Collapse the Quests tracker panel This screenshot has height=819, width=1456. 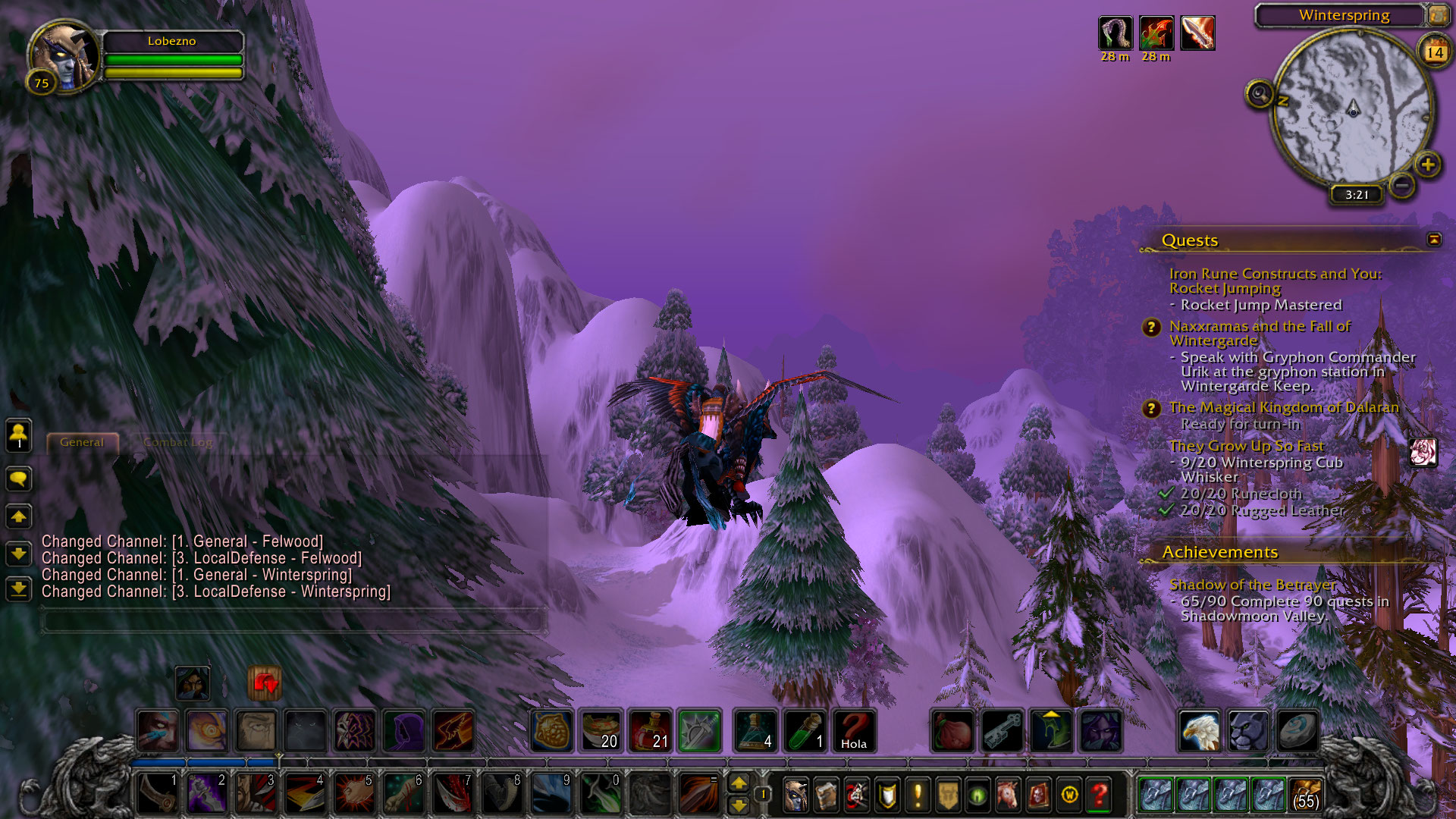coord(1433,240)
